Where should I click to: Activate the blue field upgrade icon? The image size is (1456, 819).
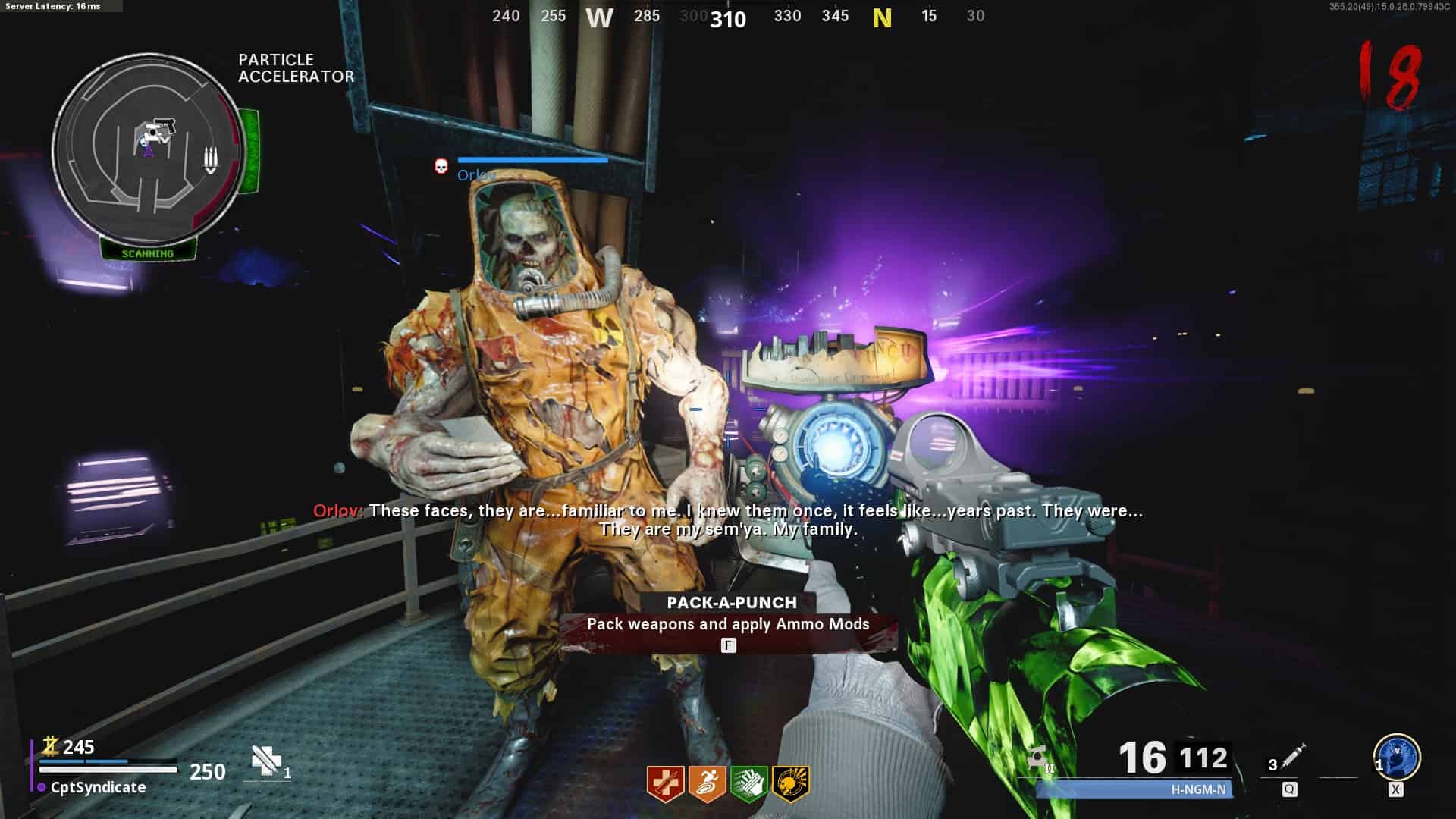(1397, 757)
